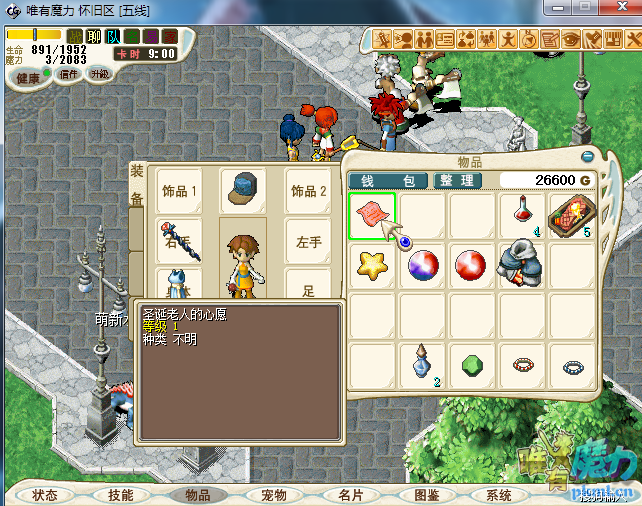The height and width of the screenshot is (506, 642).
Task: Open the 技能 skills menu
Action: click(121, 495)
